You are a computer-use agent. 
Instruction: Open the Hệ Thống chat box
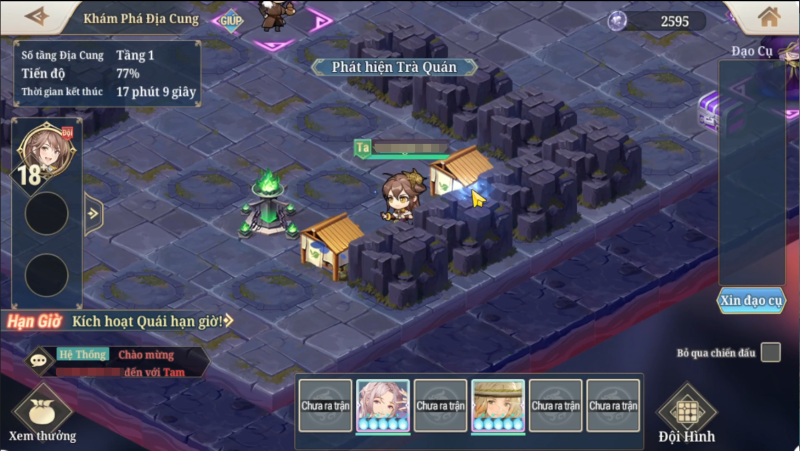click(x=118, y=362)
